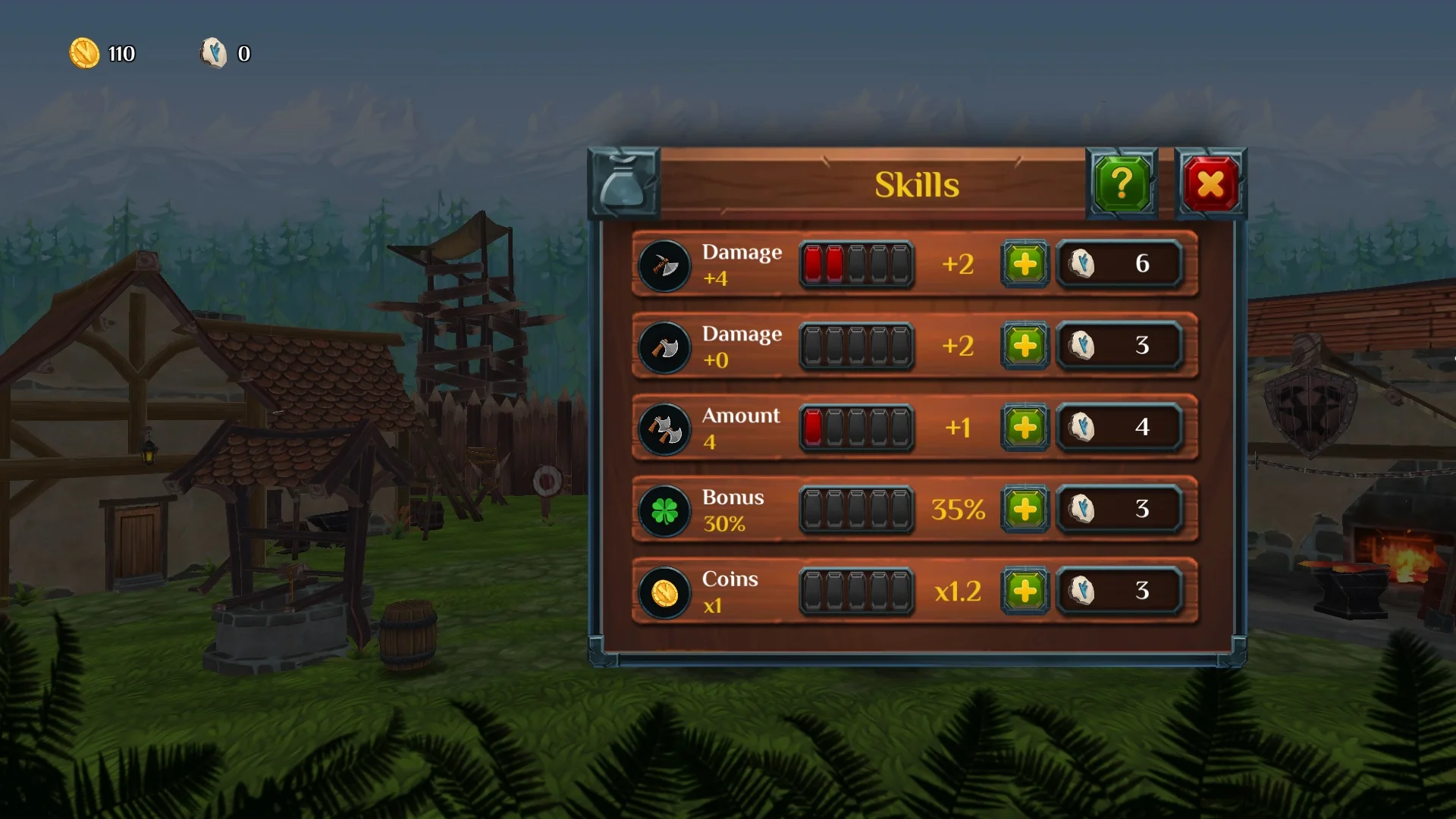1456x819 pixels.
Task: Click the rune counter showing 0
Action: (x=226, y=54)
